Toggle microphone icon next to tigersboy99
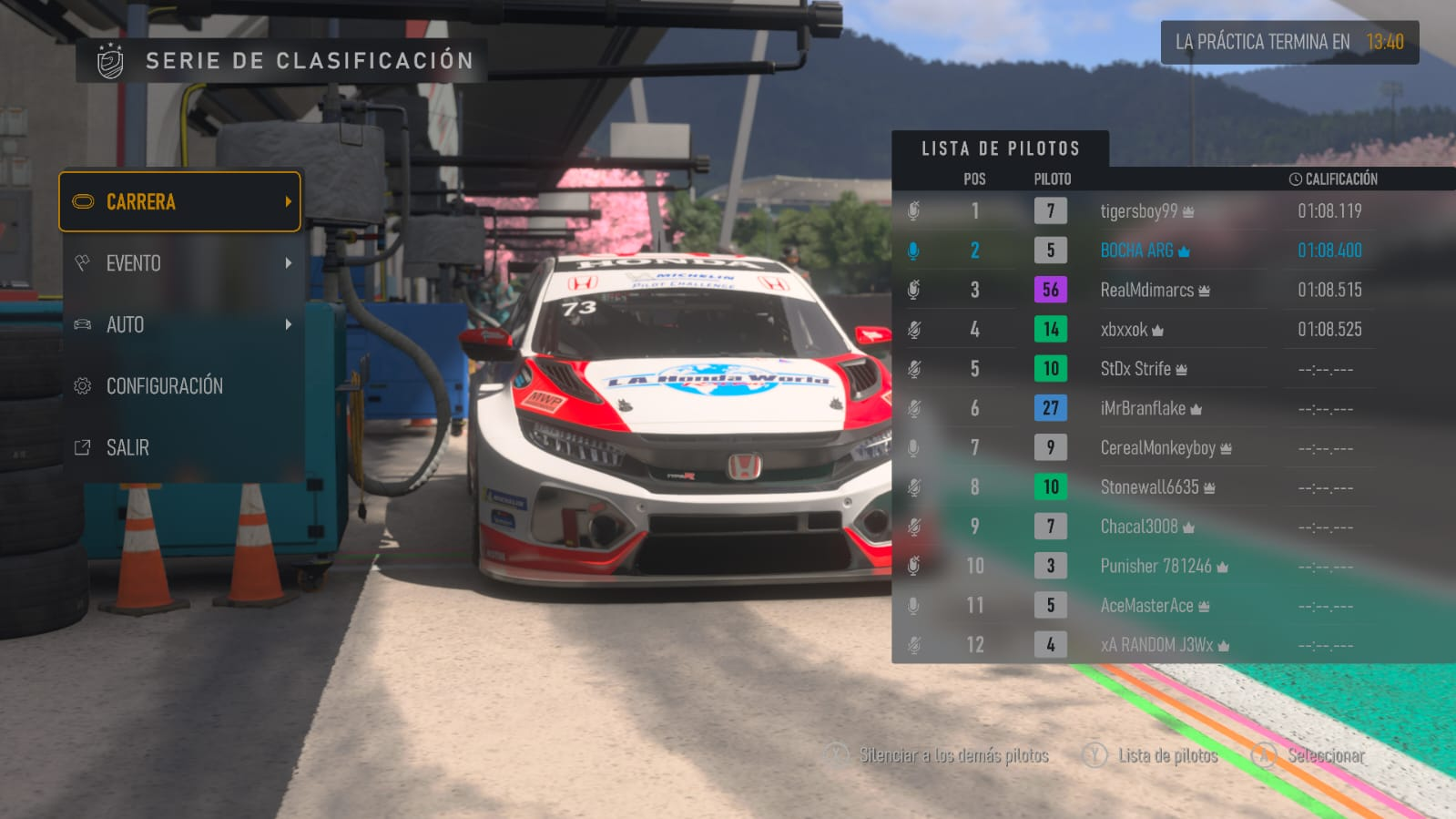This screenshot has height=819, width=1456. tap(913, 211)
